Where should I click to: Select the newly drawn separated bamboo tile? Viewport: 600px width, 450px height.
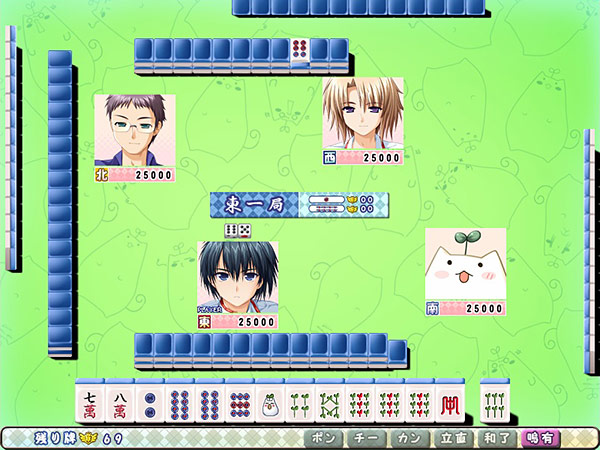point(495,402)
